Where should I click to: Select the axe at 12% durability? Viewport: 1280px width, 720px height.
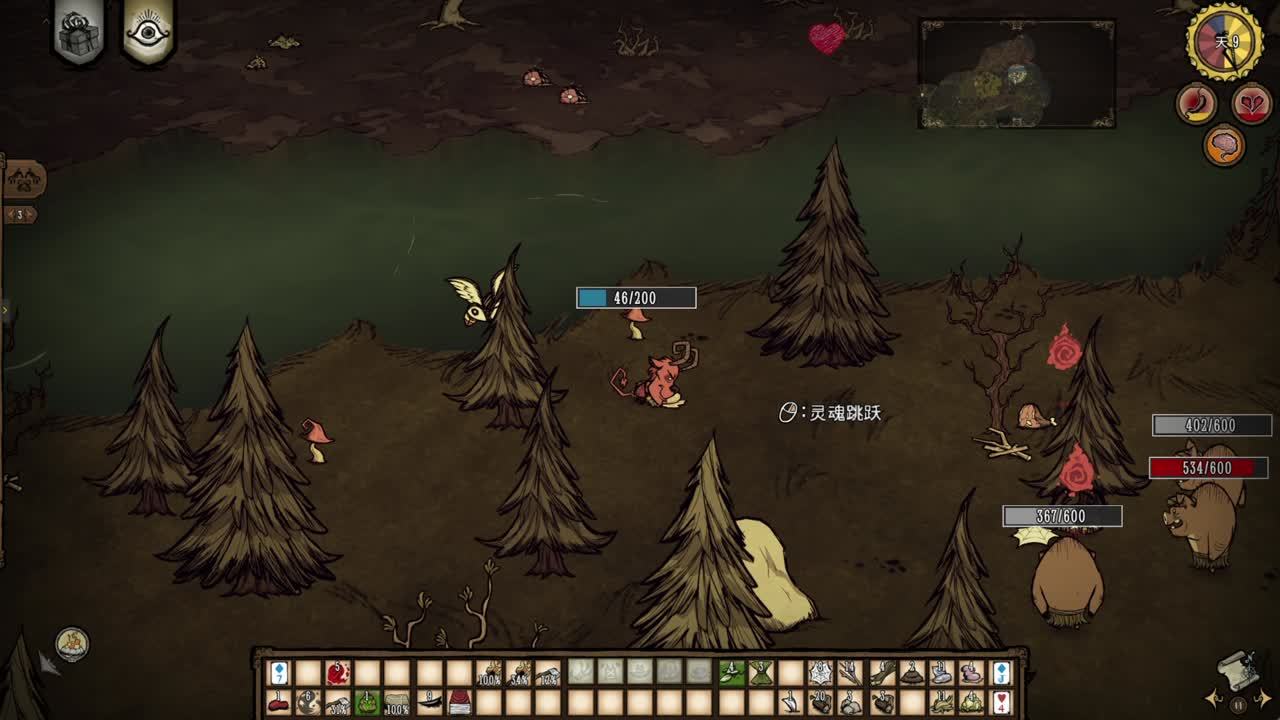pyautogui.click(x=547, y=673)
